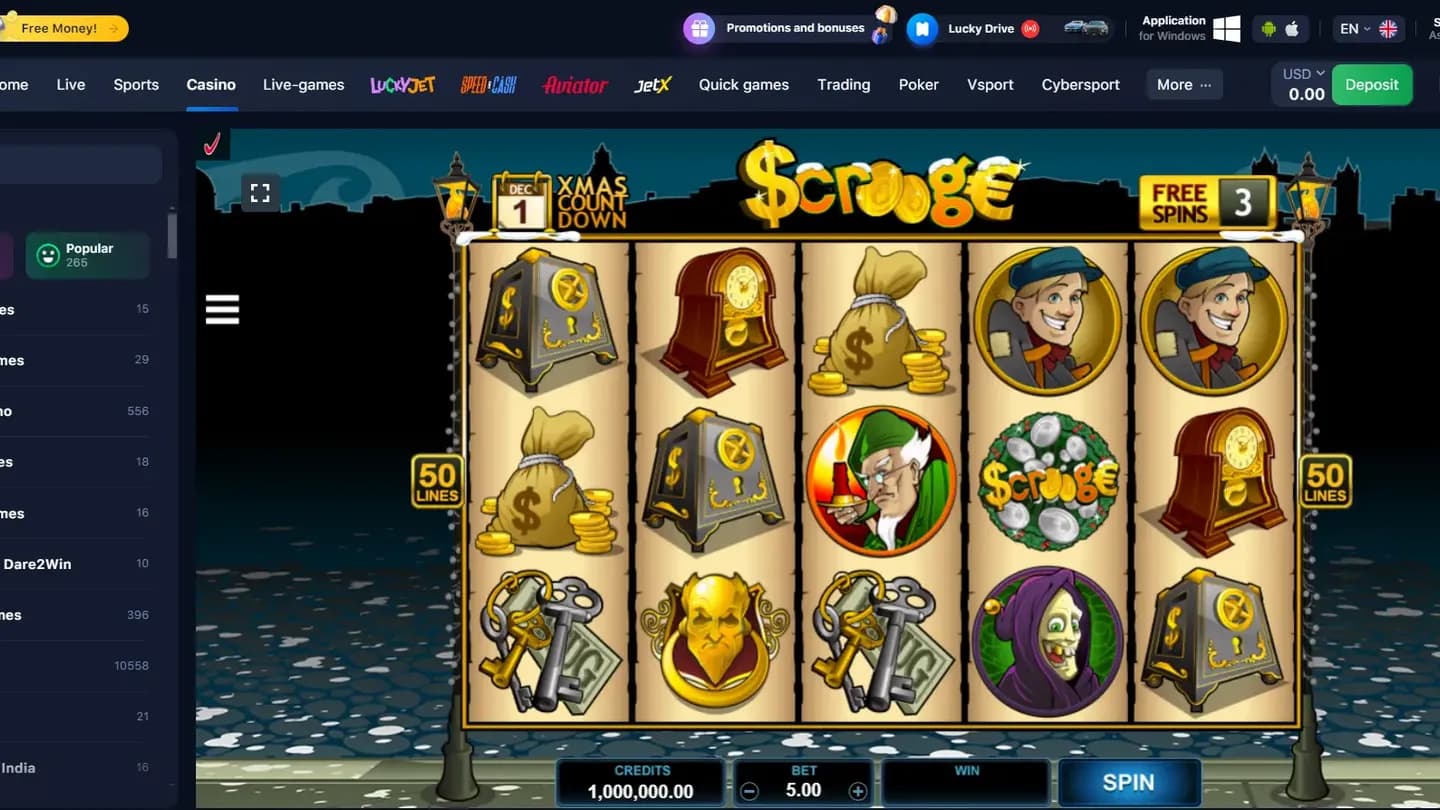Viewport: 1440px width, 810px height.
Task: Click the British flag language icon
Action: point(1388,28)
